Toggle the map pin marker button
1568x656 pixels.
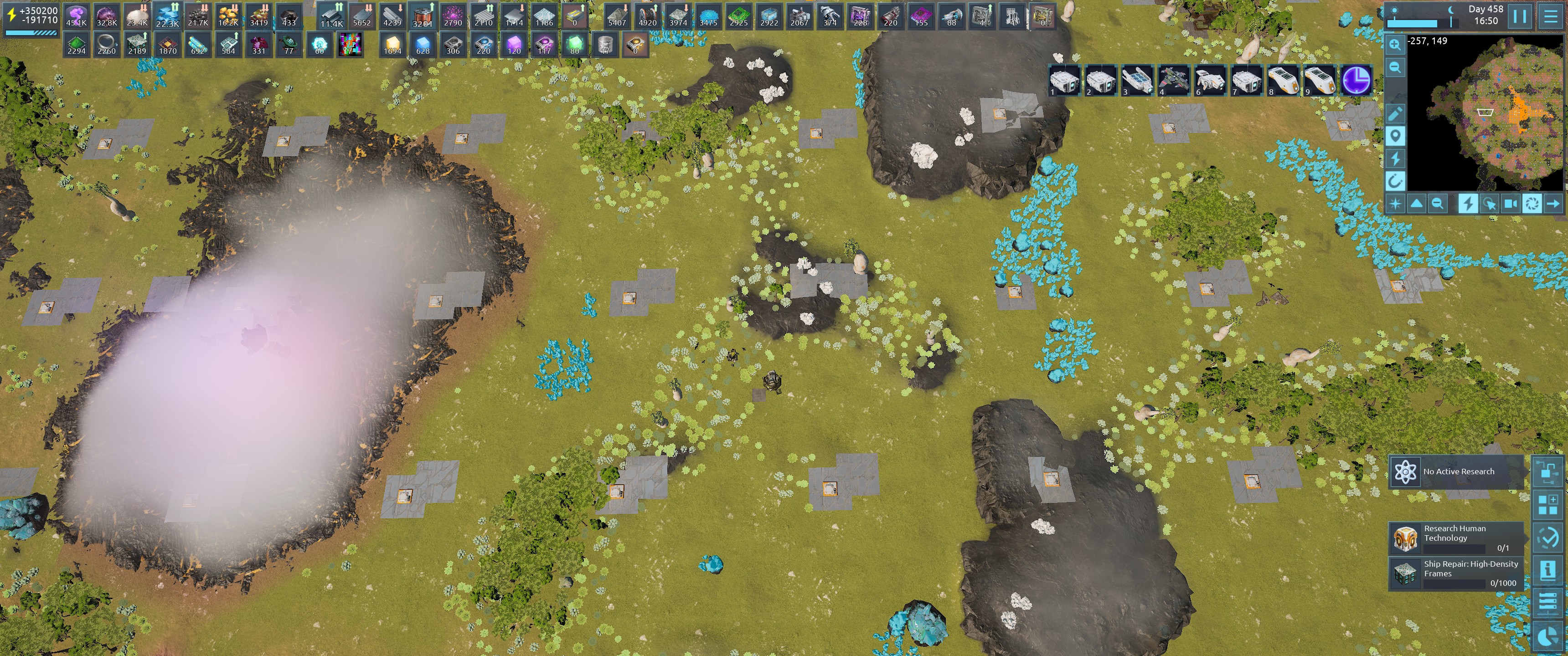point(1395,136)
